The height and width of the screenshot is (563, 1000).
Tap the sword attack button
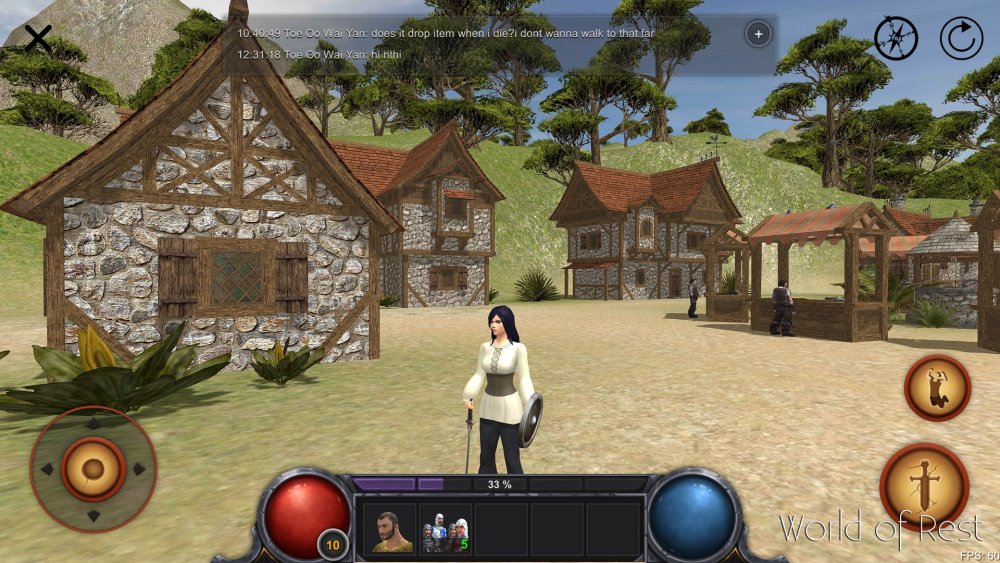[923, 486]
